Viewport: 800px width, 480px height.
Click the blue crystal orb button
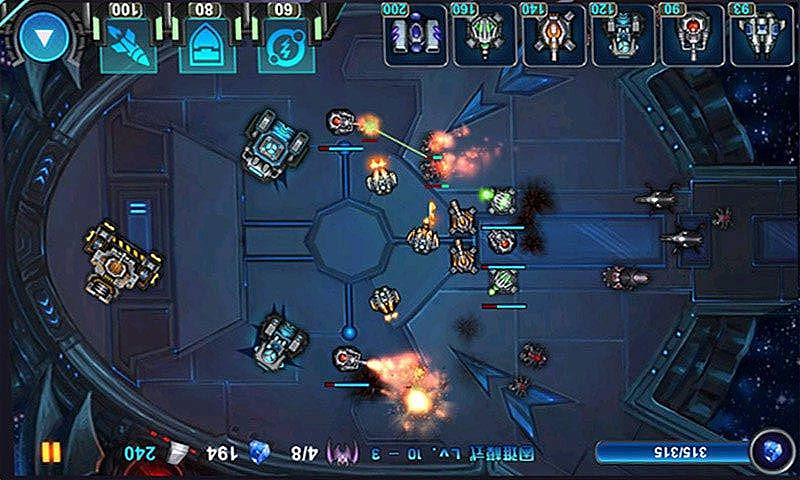[x=769, y=450]
